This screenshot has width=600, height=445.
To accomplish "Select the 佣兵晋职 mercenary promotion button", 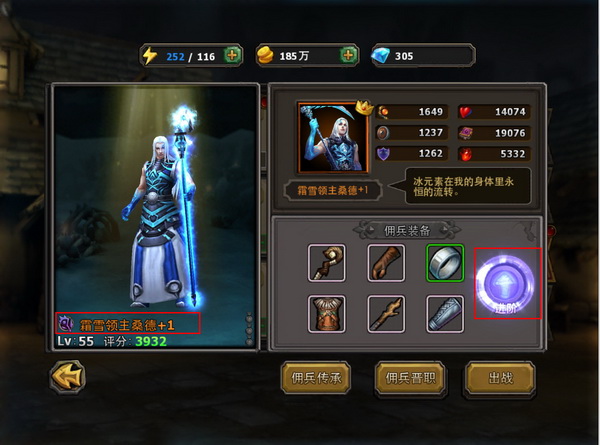I will [408, 377].
